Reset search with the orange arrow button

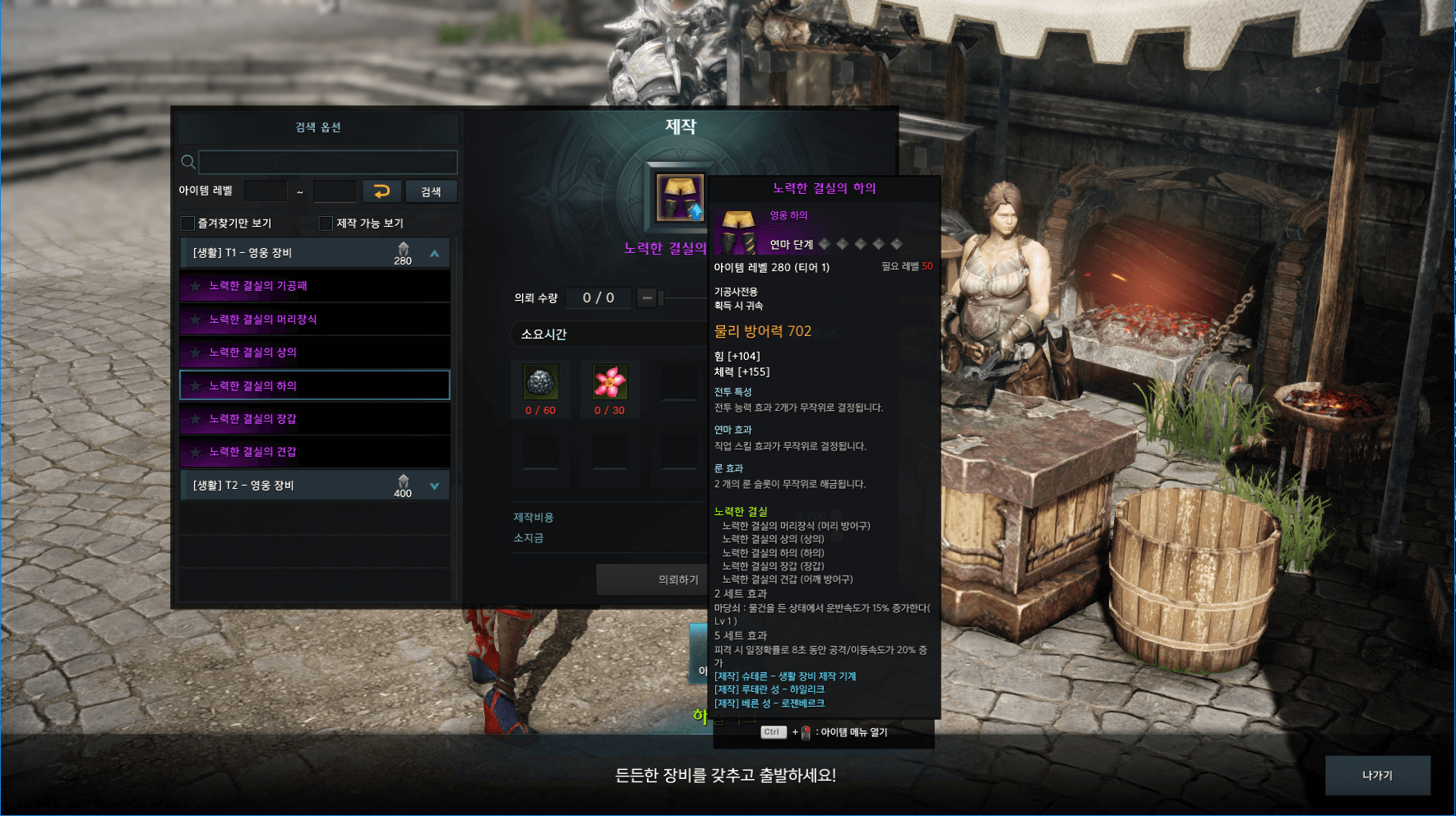coord(381,191)
